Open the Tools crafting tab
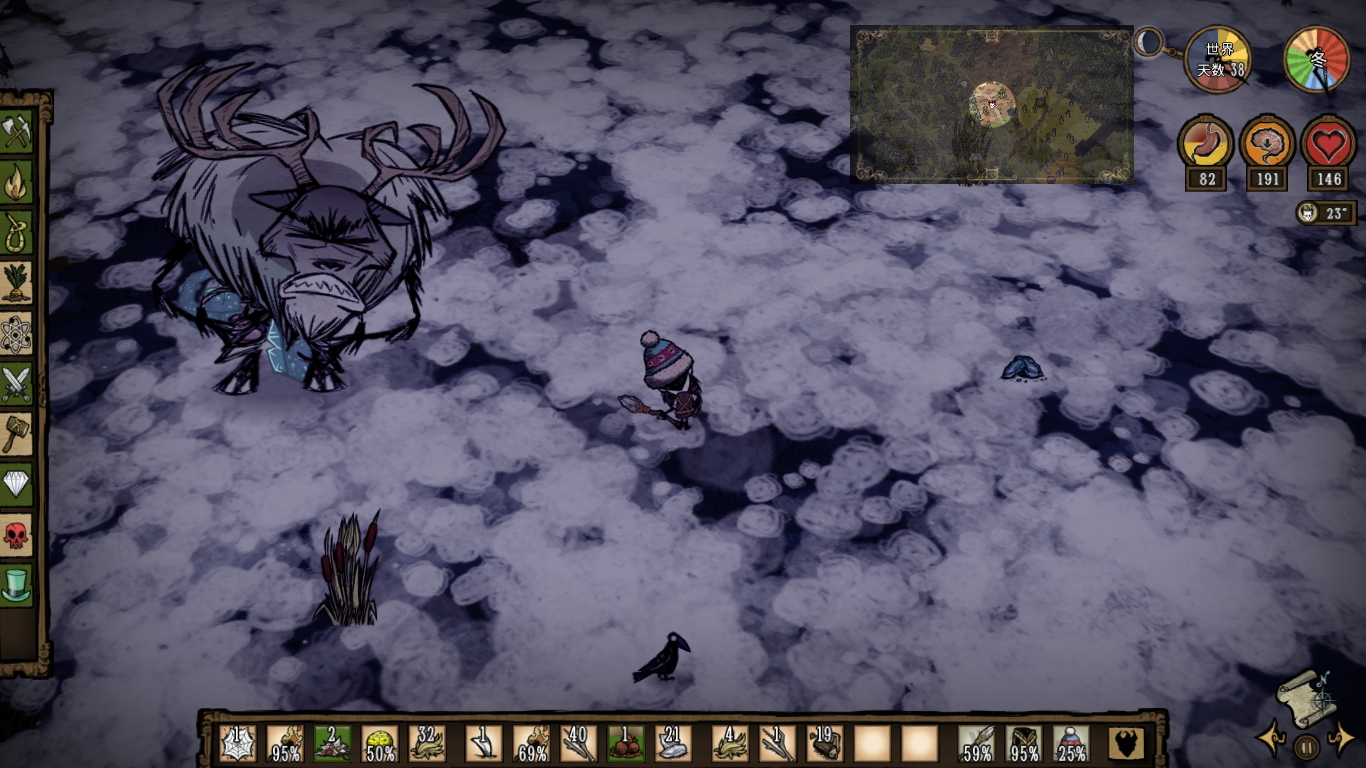This screenshot has width=1366, height=768. point(17,133)
